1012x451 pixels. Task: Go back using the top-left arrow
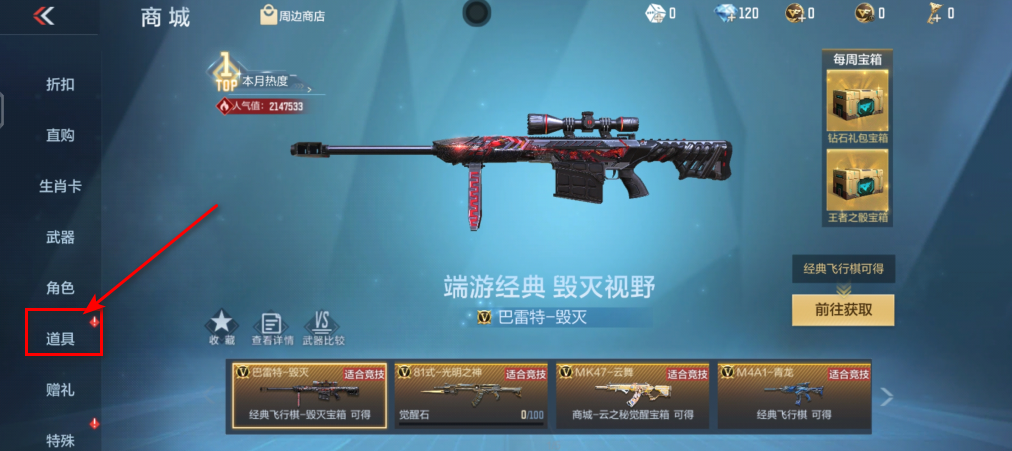click(44, 15)
